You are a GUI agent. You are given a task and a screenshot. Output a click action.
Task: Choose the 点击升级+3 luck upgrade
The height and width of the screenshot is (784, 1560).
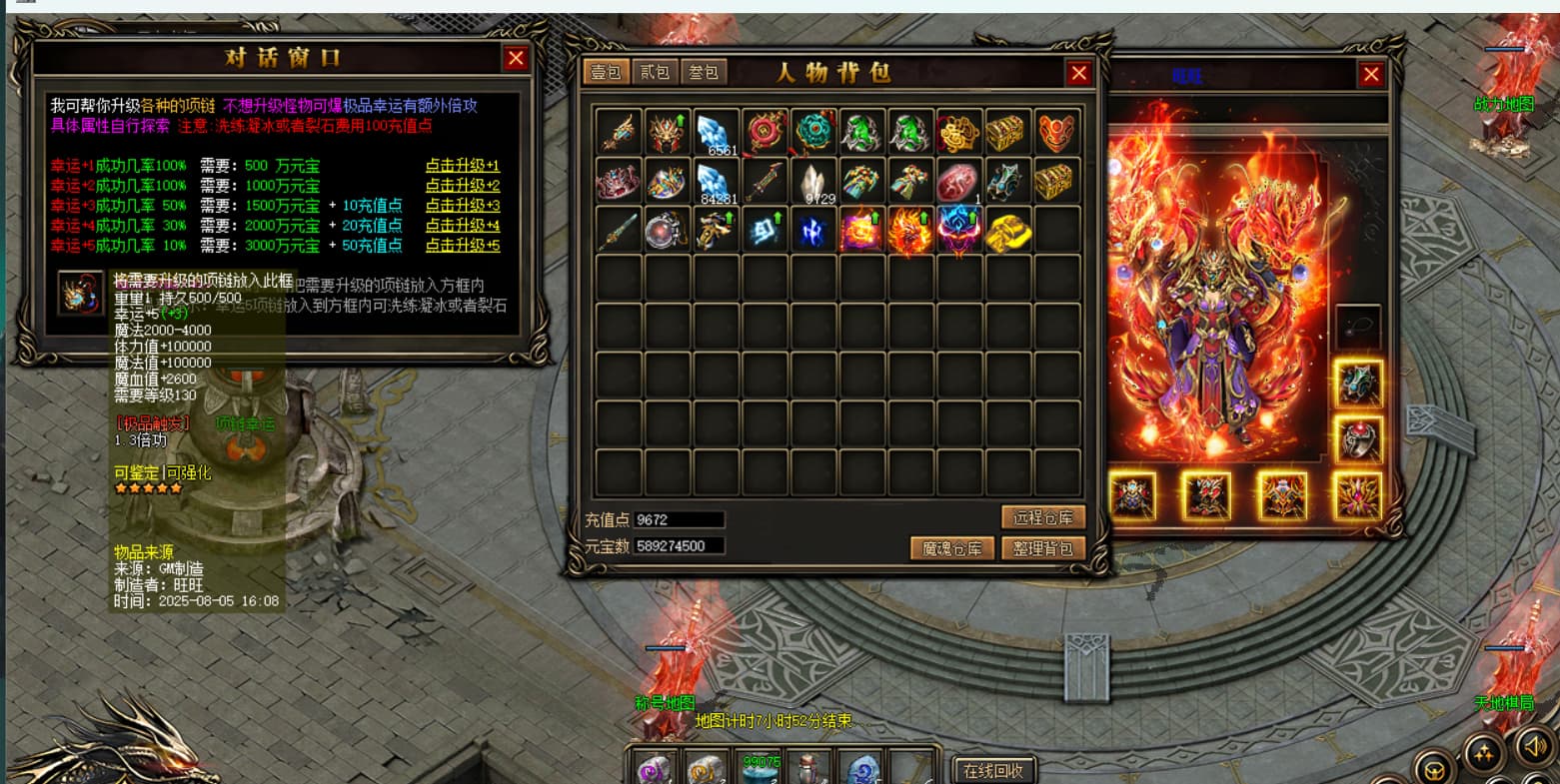pos(462,206)
